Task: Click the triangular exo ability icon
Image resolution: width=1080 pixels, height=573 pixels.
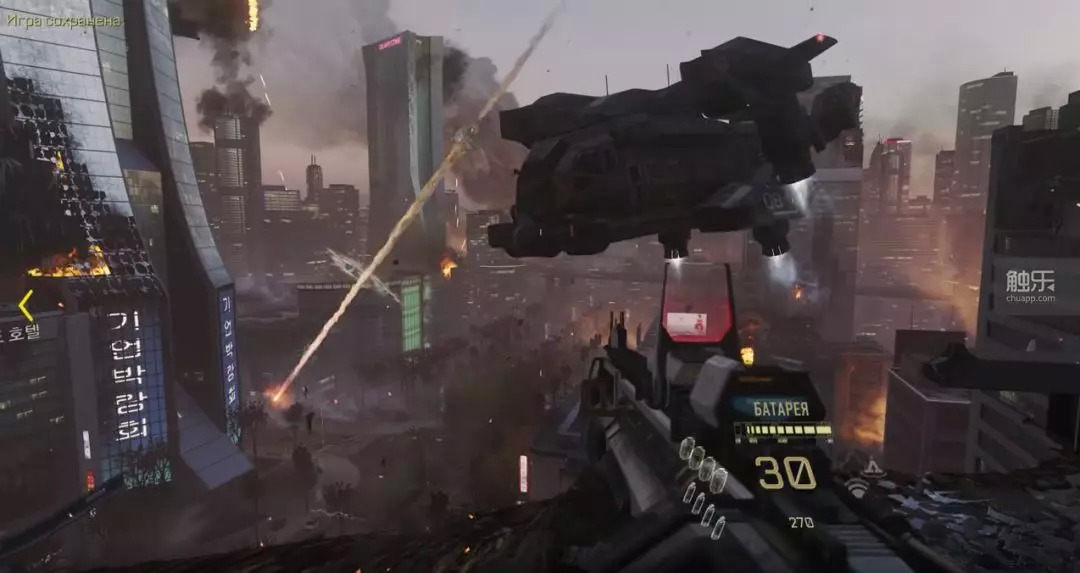Action: (x=872, y=467)
